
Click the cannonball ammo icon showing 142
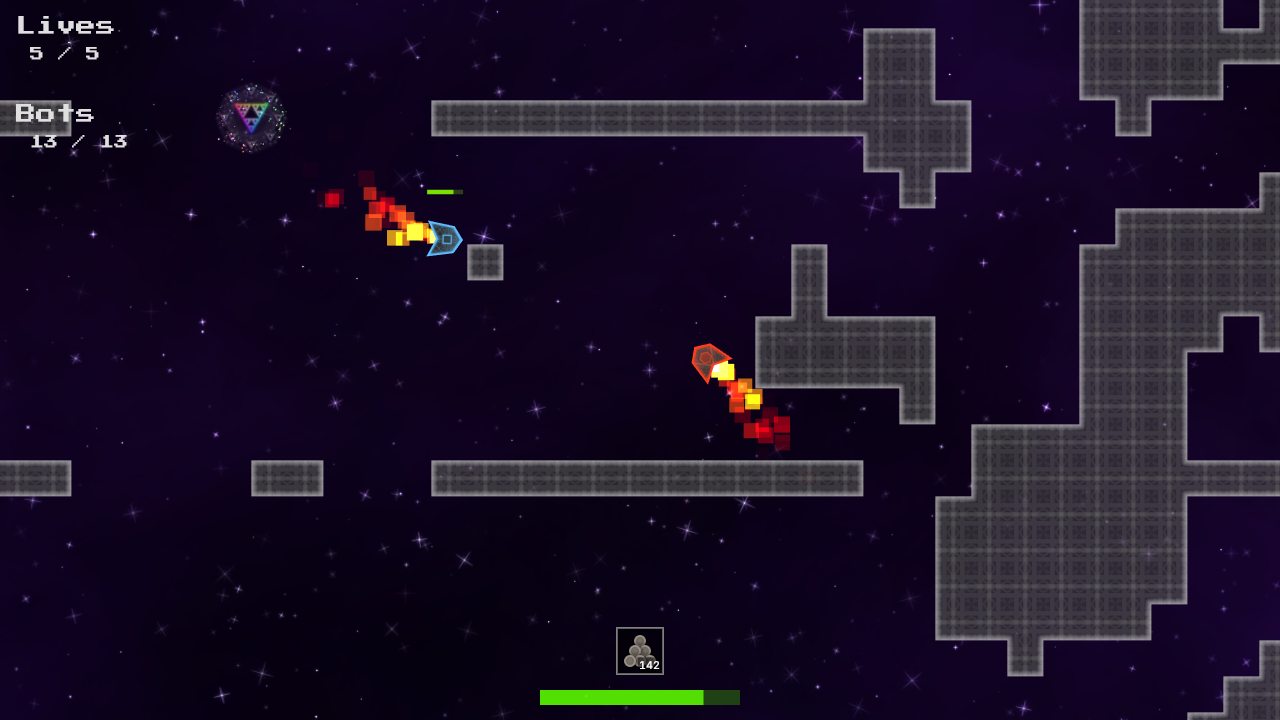pyautogui.click(x=638, y=647)
